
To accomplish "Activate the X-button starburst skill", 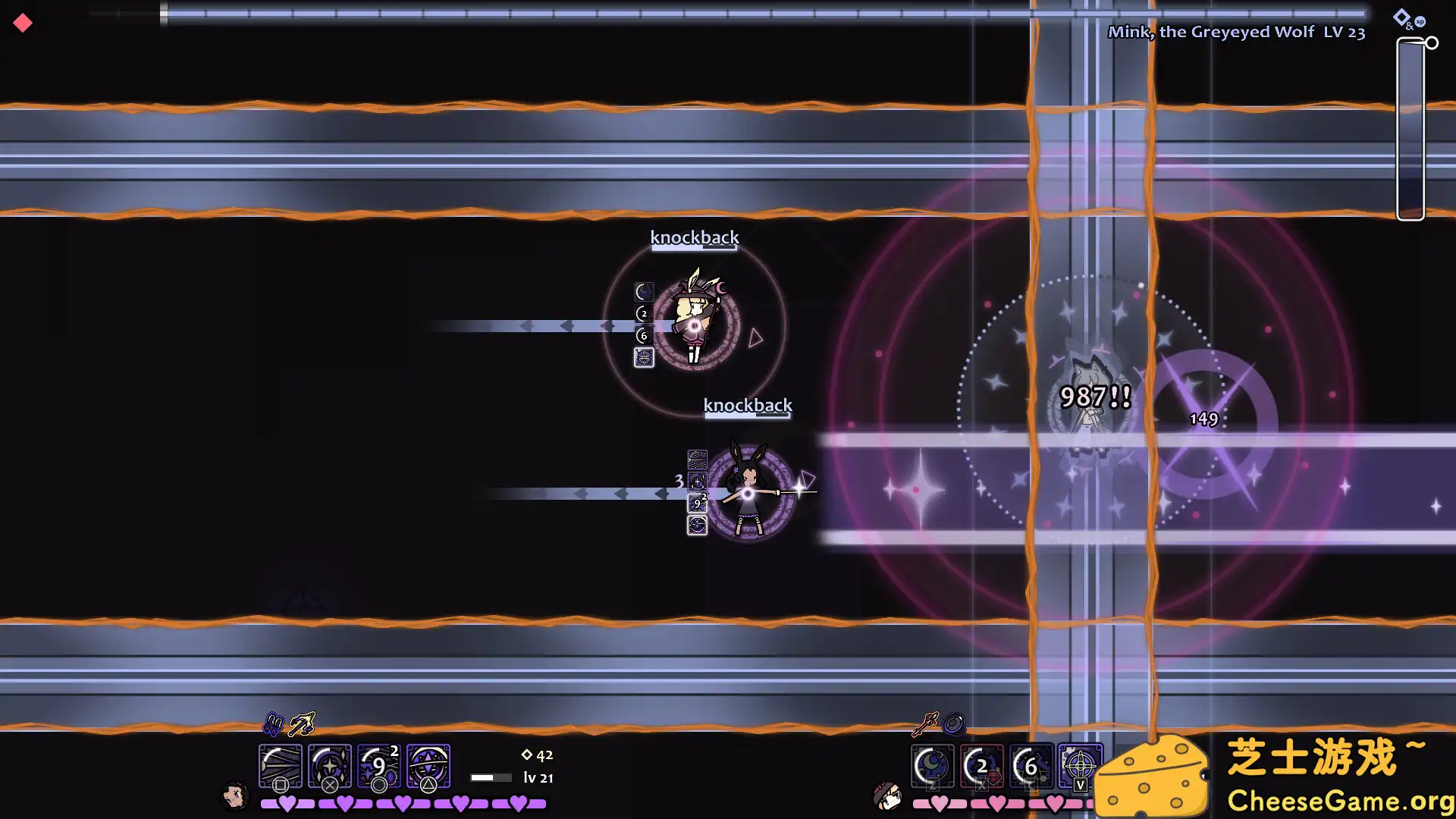I will click(x=329, y=767).
